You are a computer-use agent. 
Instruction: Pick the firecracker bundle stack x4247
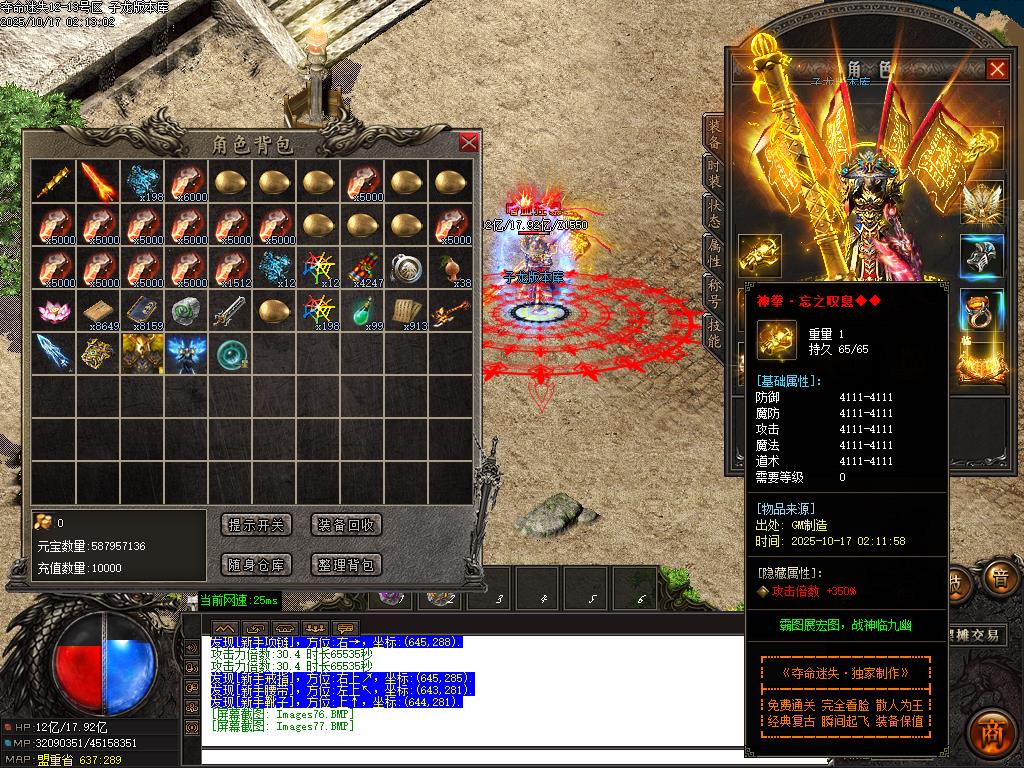[x=362, y=267]
